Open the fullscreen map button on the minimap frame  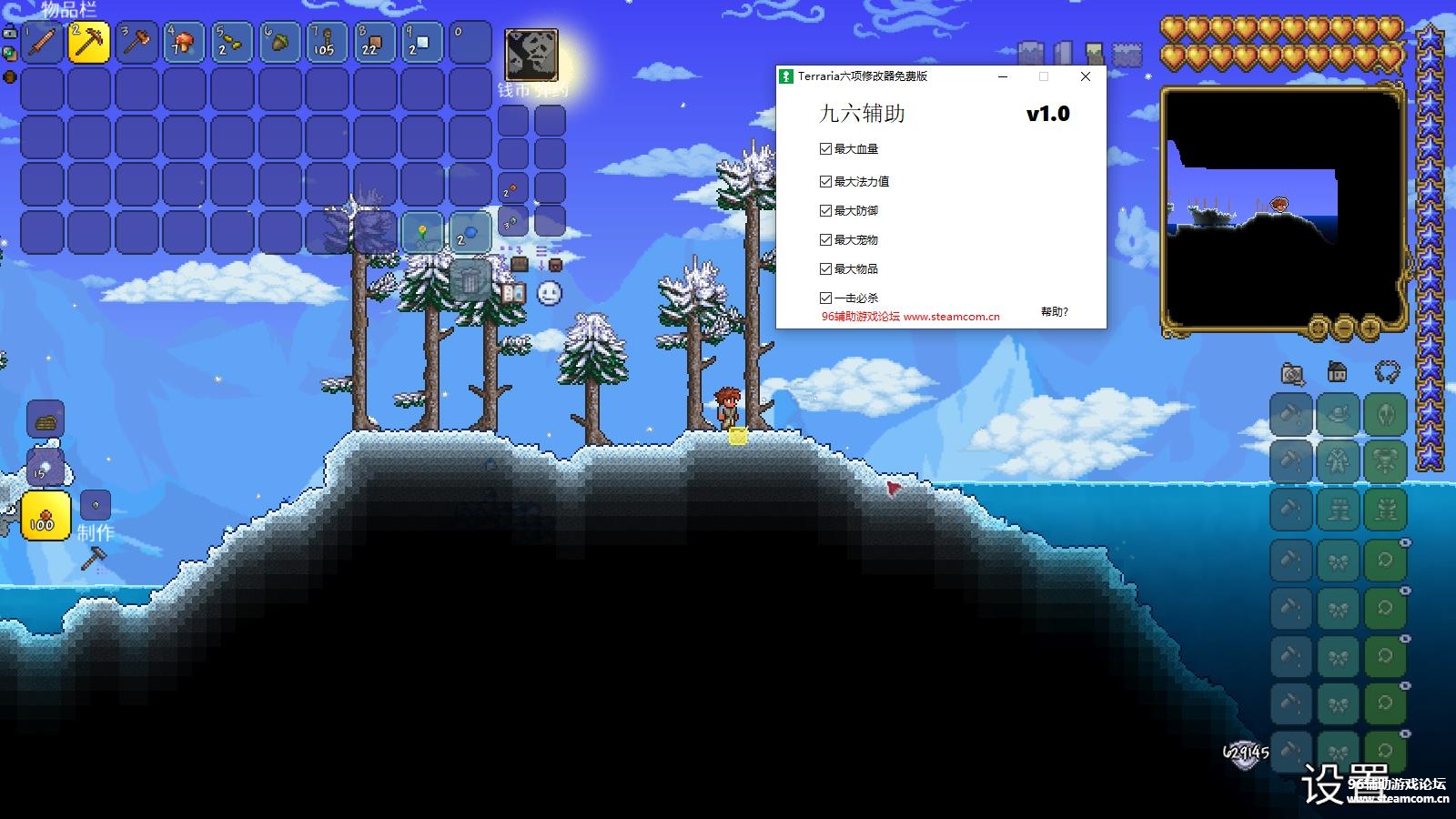pos(1316,329)
